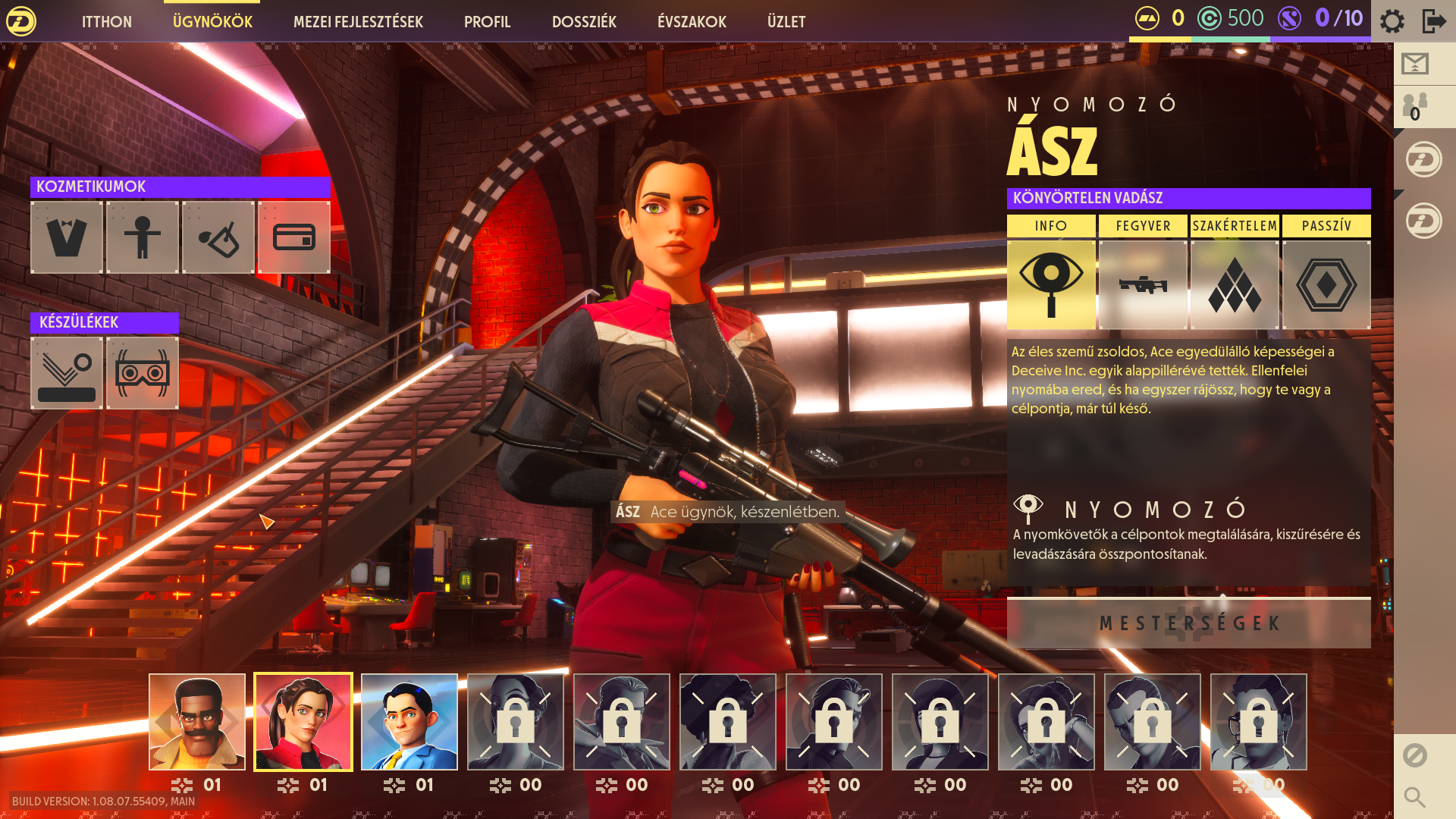Select the tuxedo outfit cosmetics slot

click(x=67, y=237)
